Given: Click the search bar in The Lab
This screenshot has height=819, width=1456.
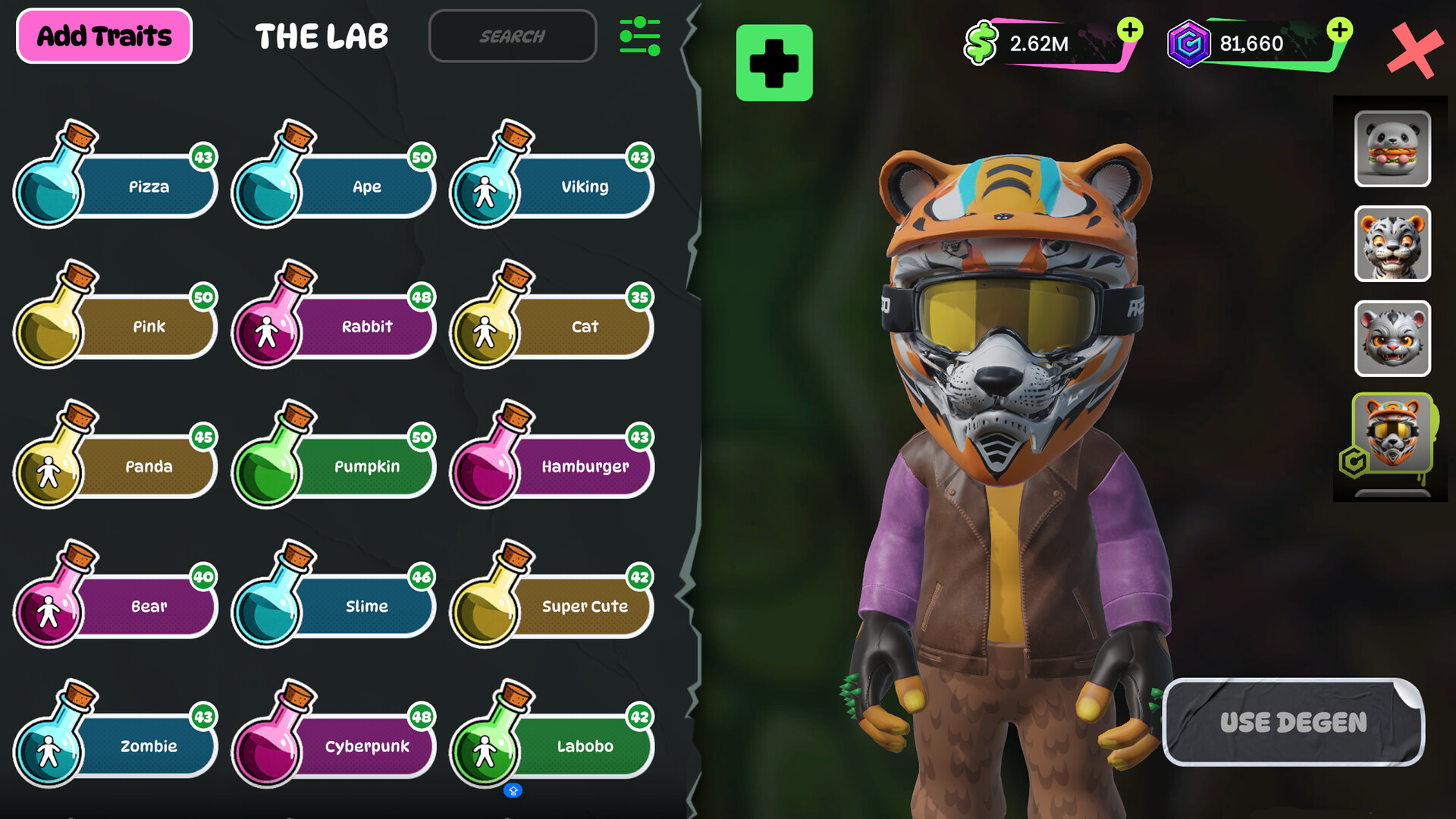Looking at the screenshot, I should (512, 36).
